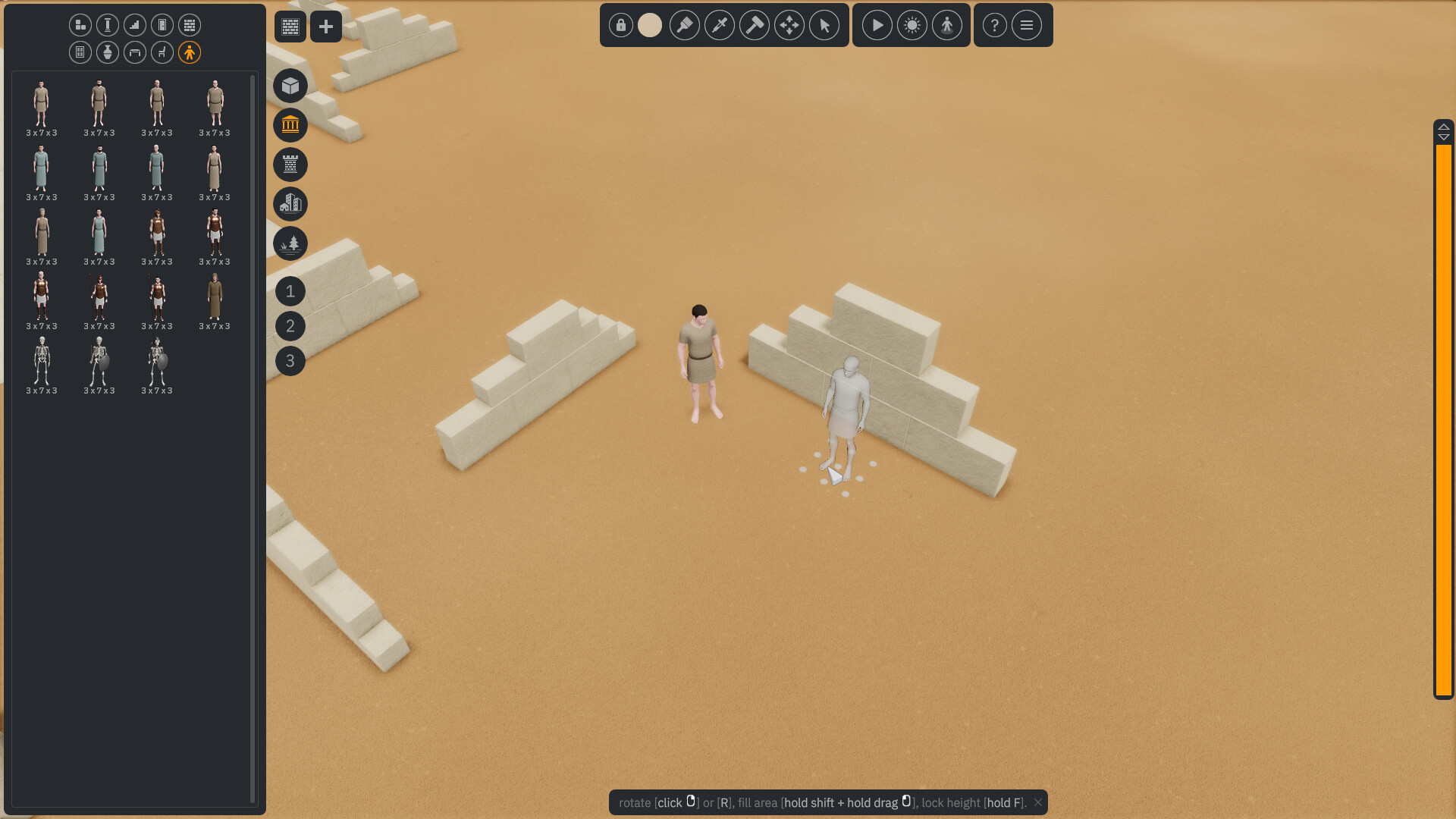
Task: Select the move tool in top toolbar
Action: (789, 25)
